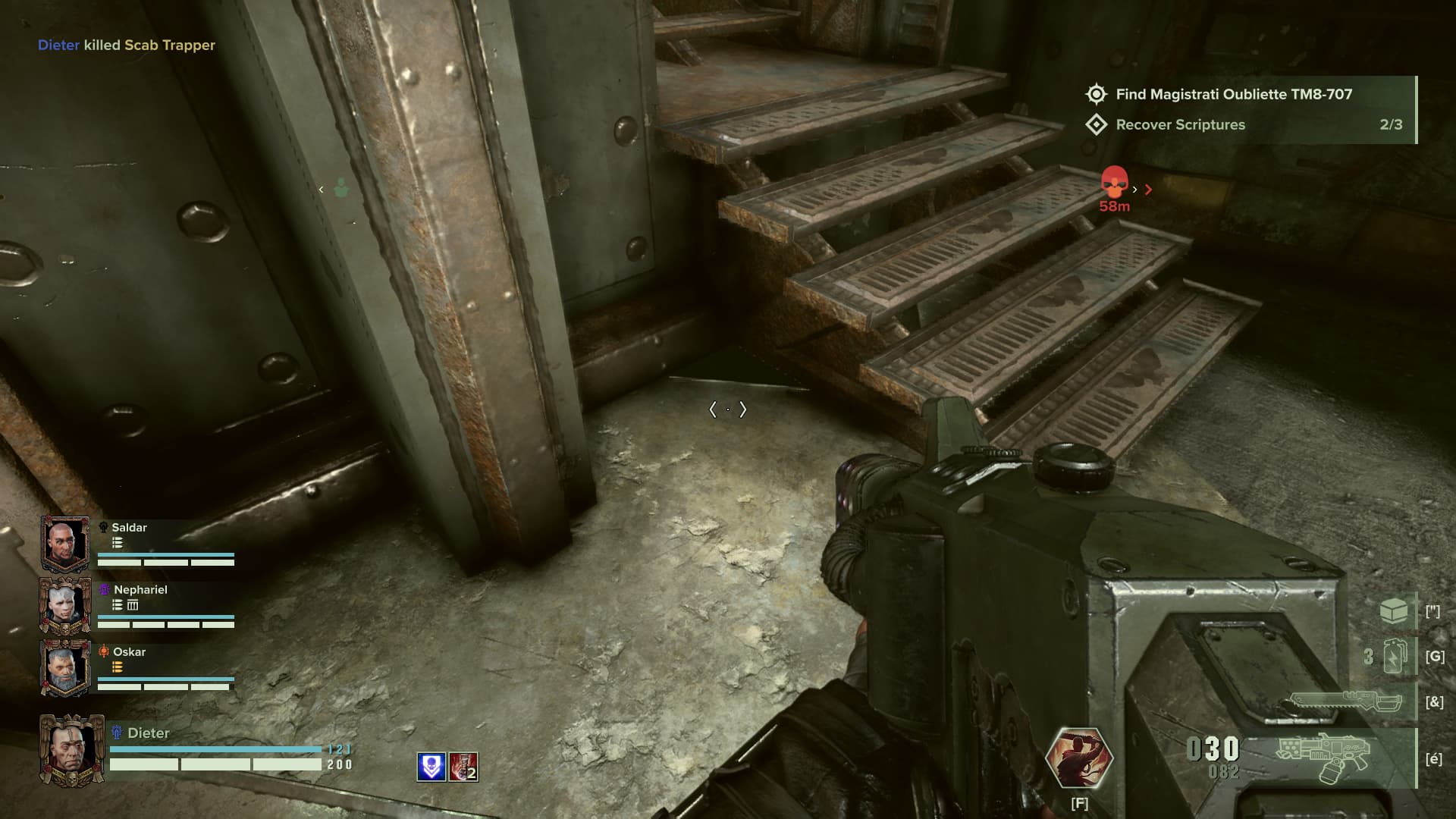Image resolution: width=1456 pixels, height=819 pixels.
Task: Click the Recover Scriptures side objective
Action: [x=1180, y=124]
